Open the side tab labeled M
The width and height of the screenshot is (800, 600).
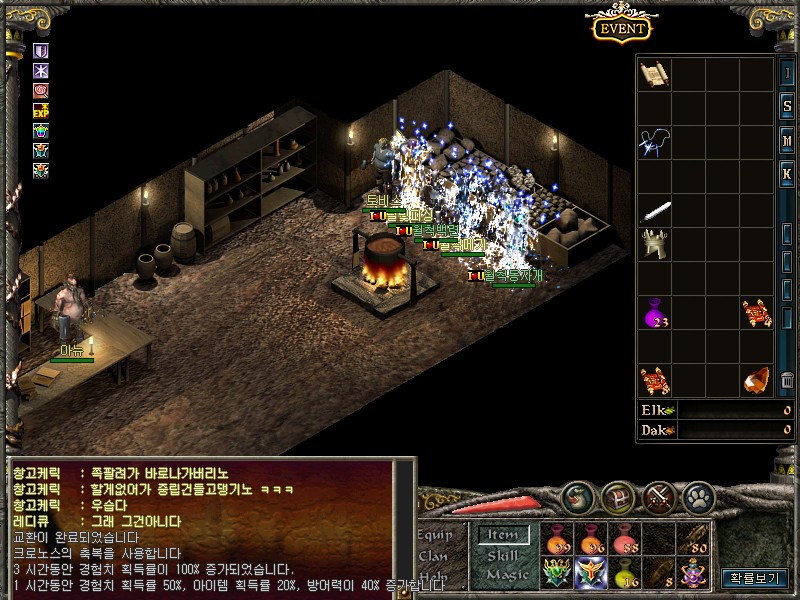click(x=787, y=140)
